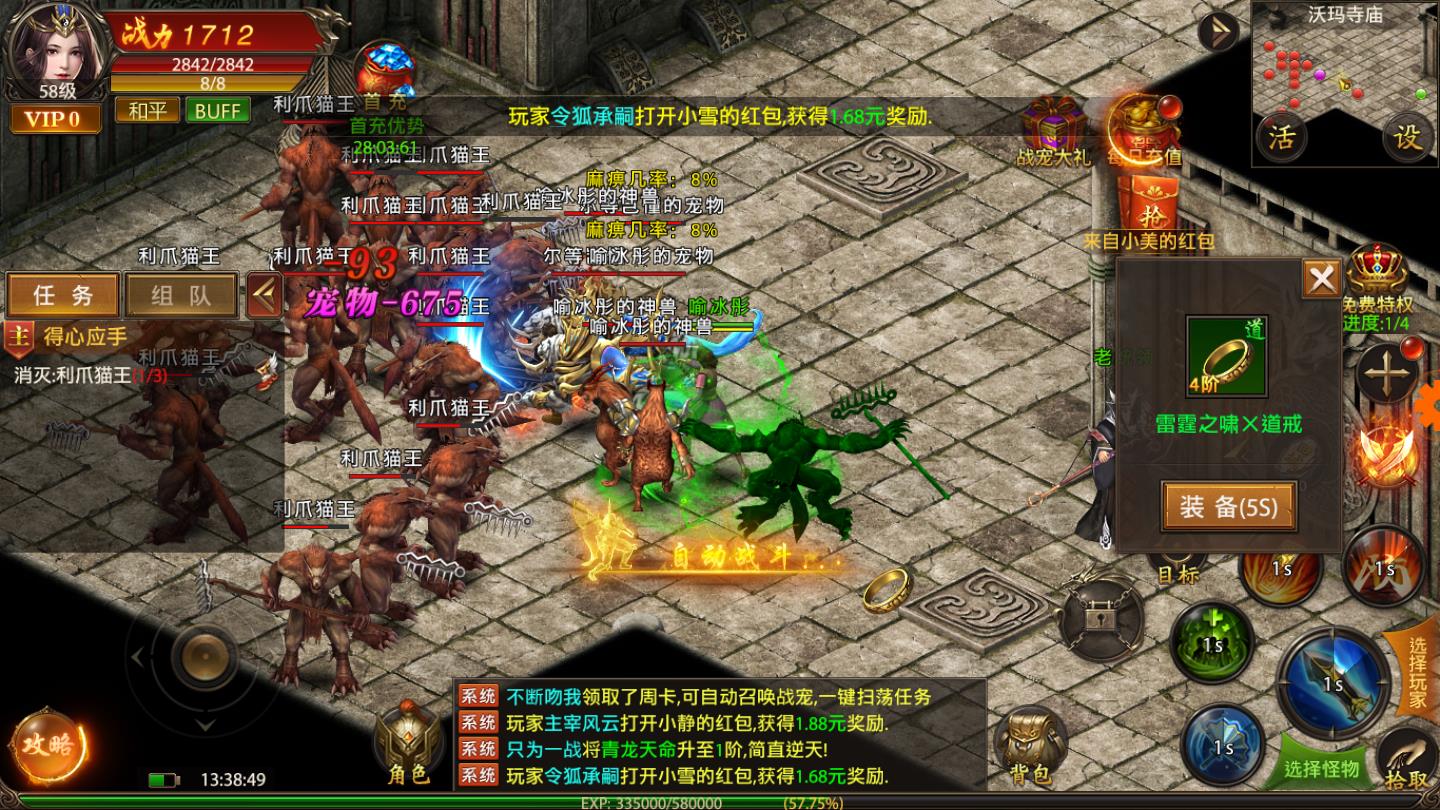This screenshot has width=1440, height=810.
Task: Toggle the BUFF button
Action: 218,112
